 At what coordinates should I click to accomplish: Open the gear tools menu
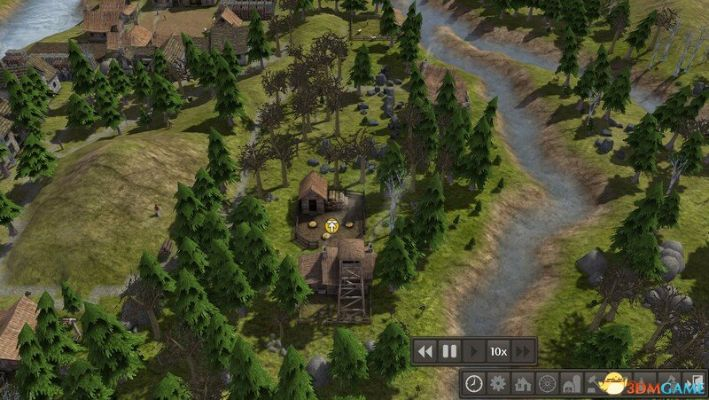pos(497,383)
